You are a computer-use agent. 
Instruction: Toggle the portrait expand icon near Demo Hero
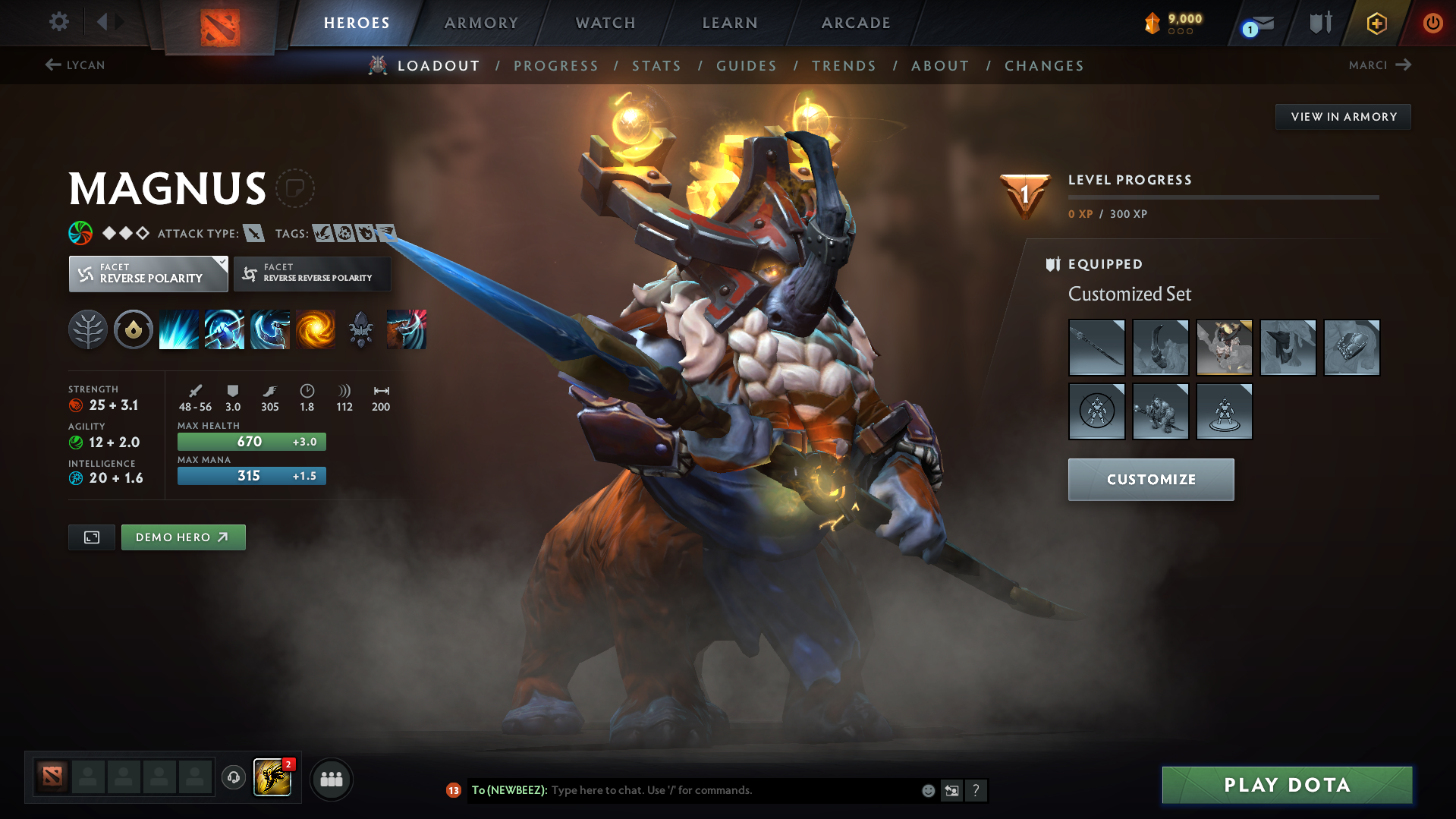coord(91,537)
